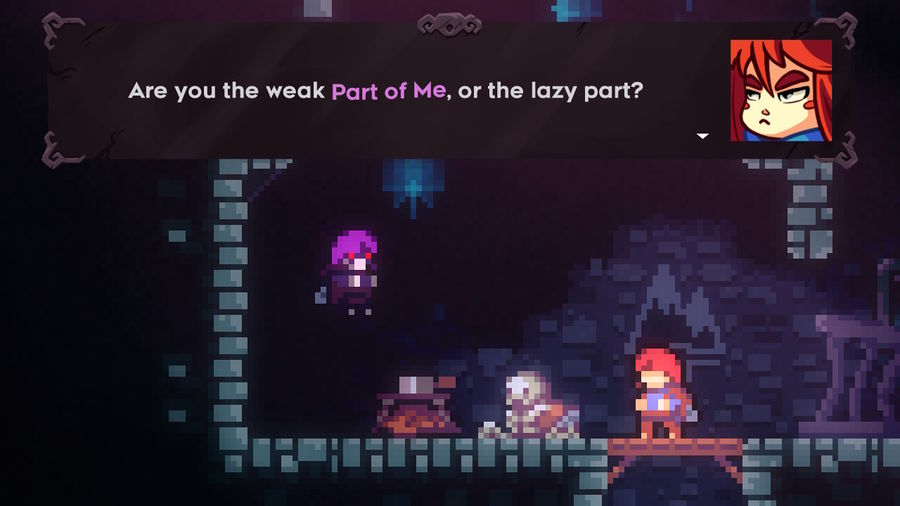Click the white dialogue continue arrow

[702, 135]
